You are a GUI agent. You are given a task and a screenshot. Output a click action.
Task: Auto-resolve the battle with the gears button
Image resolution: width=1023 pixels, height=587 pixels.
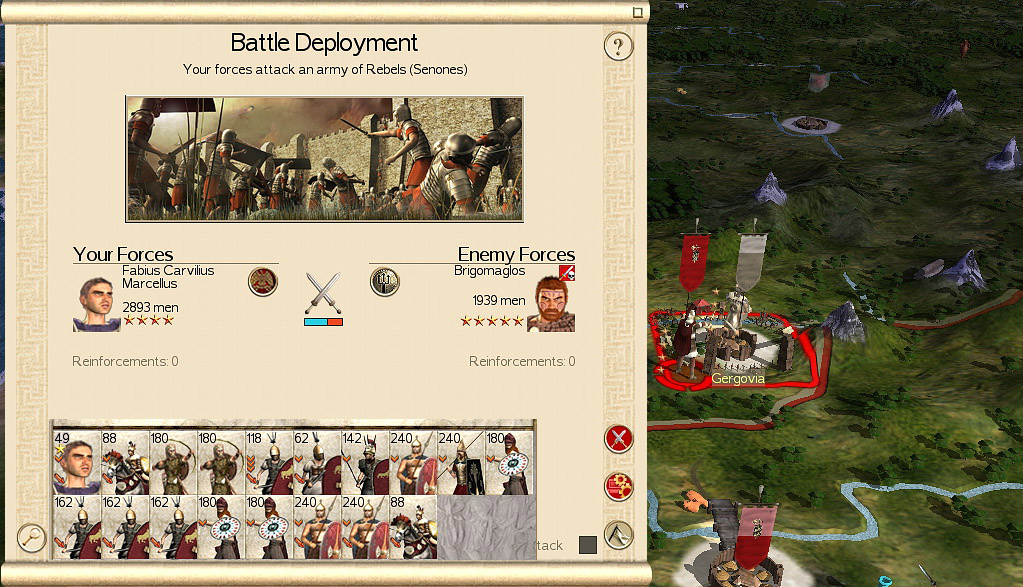click(x=619, y=487)
